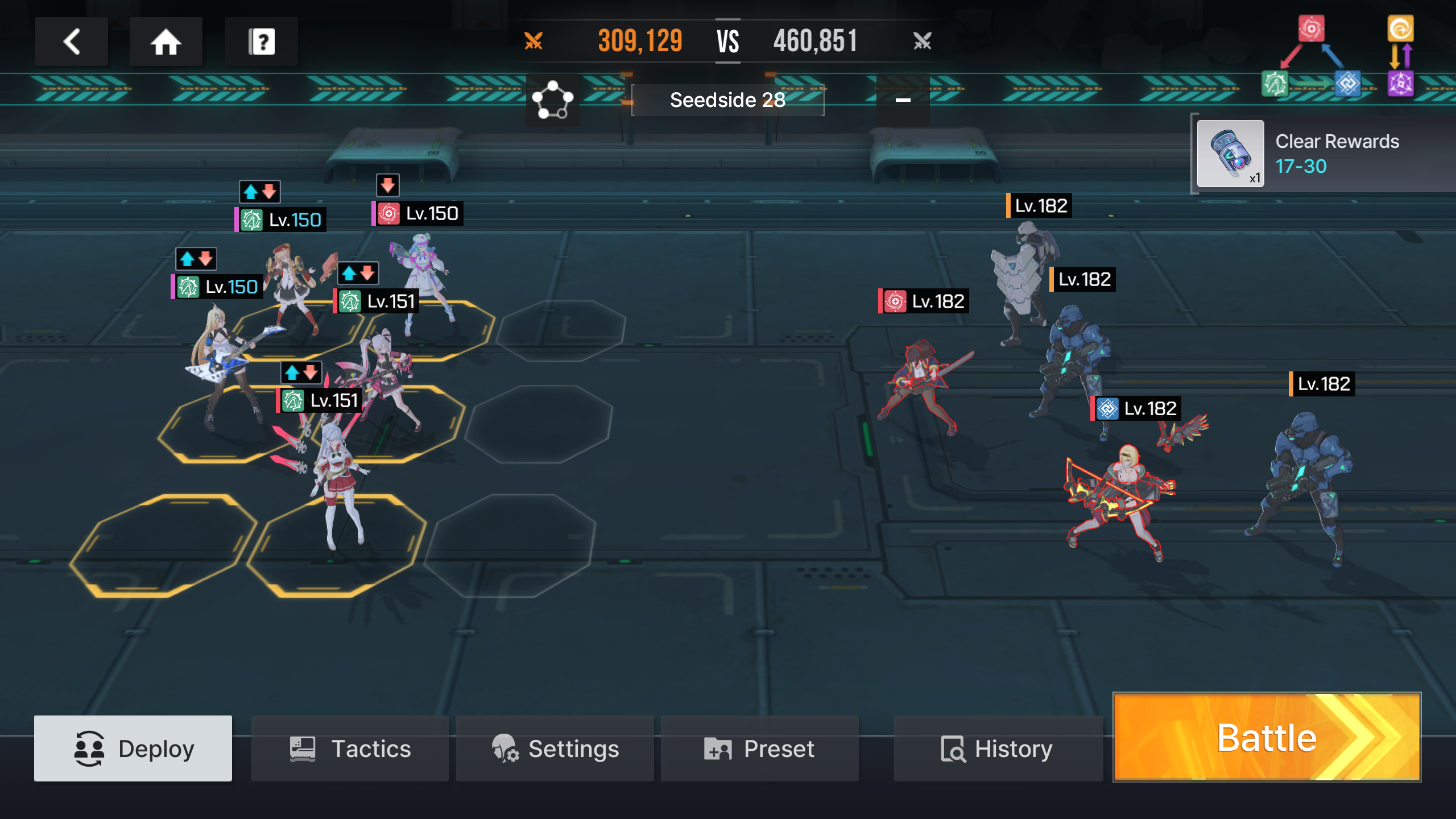Viewport: 1456px width, 819px height.
Task: Inspect the Lv.182 red-element enemy tag
Action: 924,301
